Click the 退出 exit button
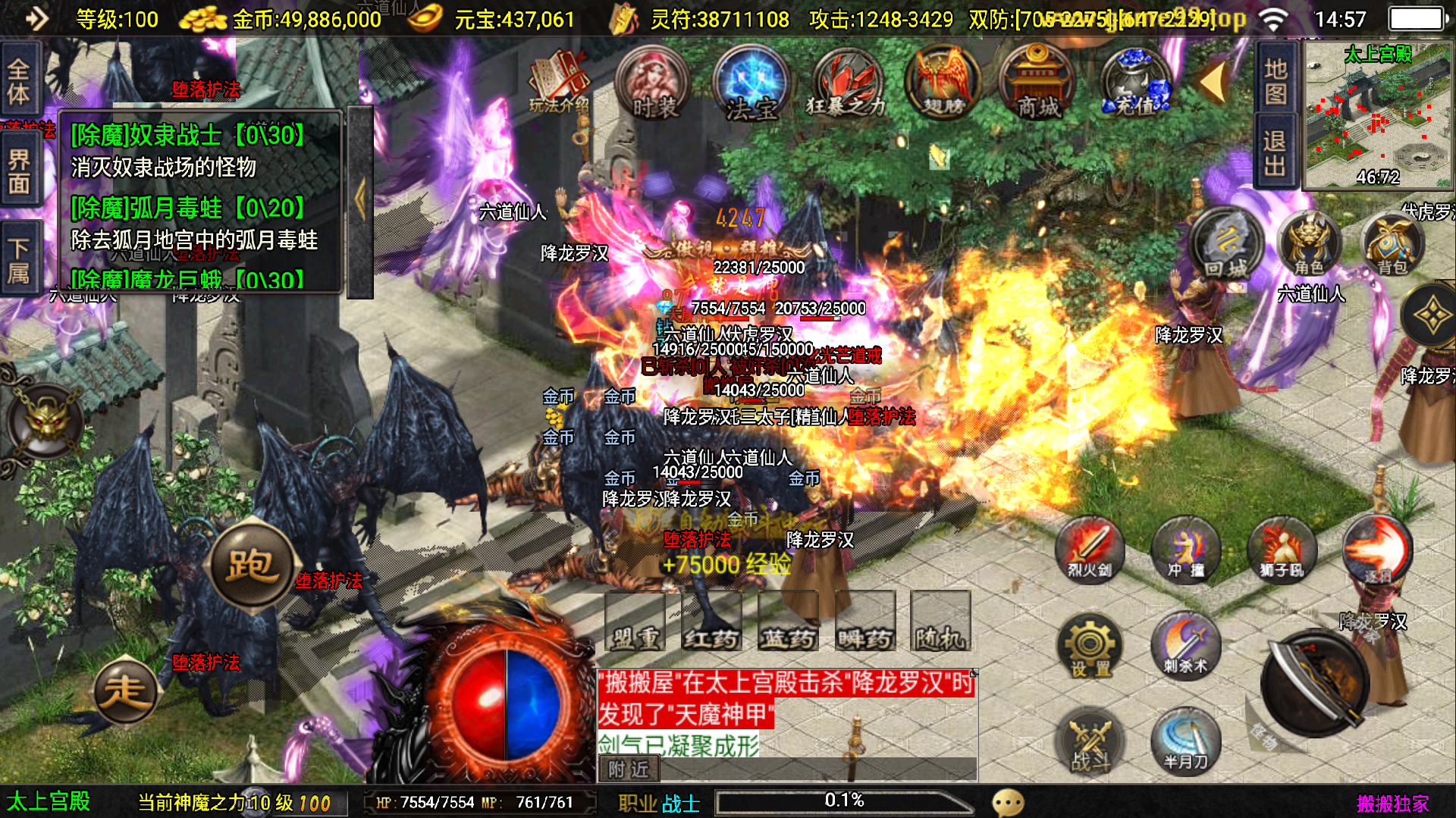 point(1276,152)
